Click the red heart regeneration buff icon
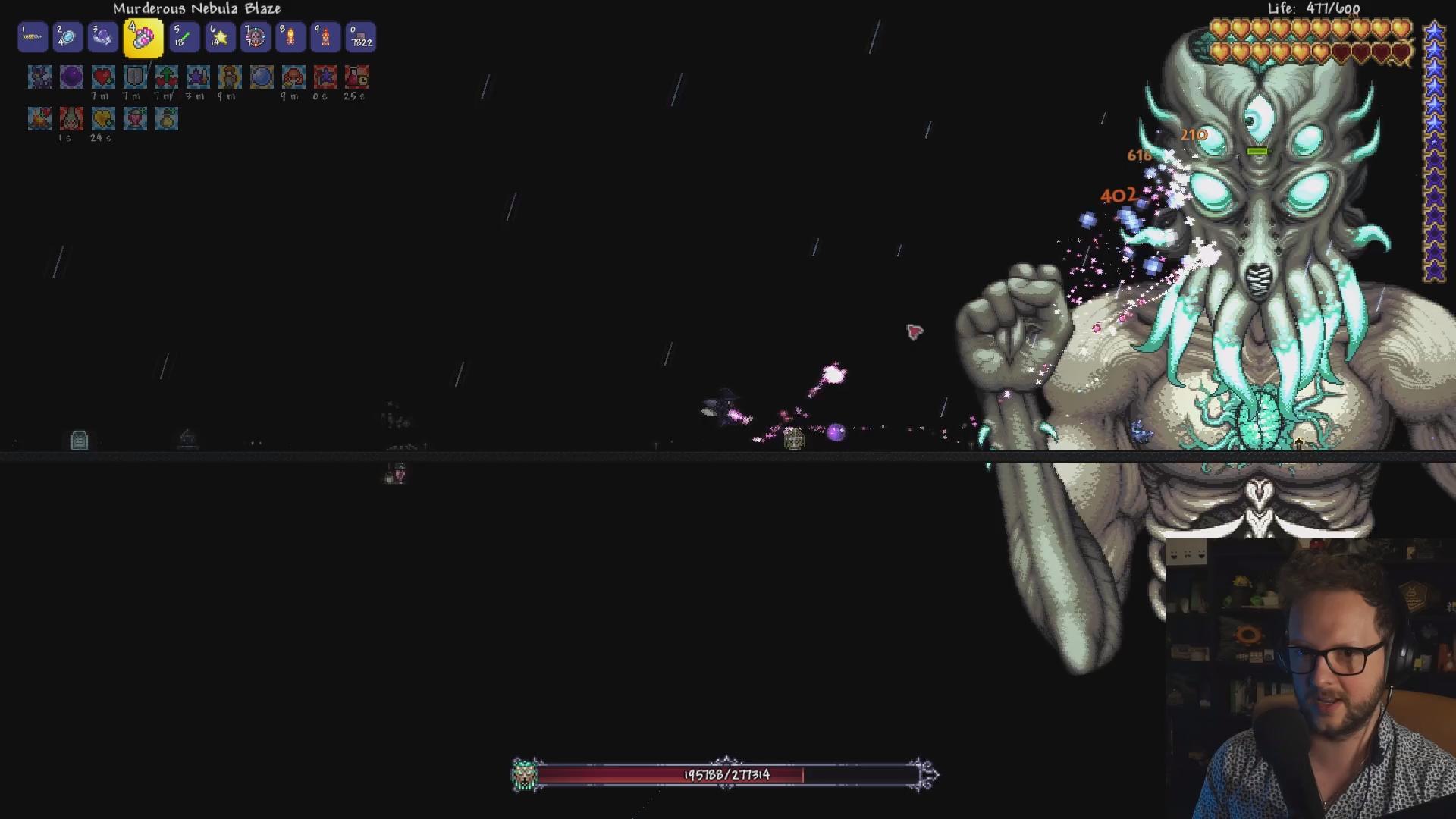 (x=103, y=77)
